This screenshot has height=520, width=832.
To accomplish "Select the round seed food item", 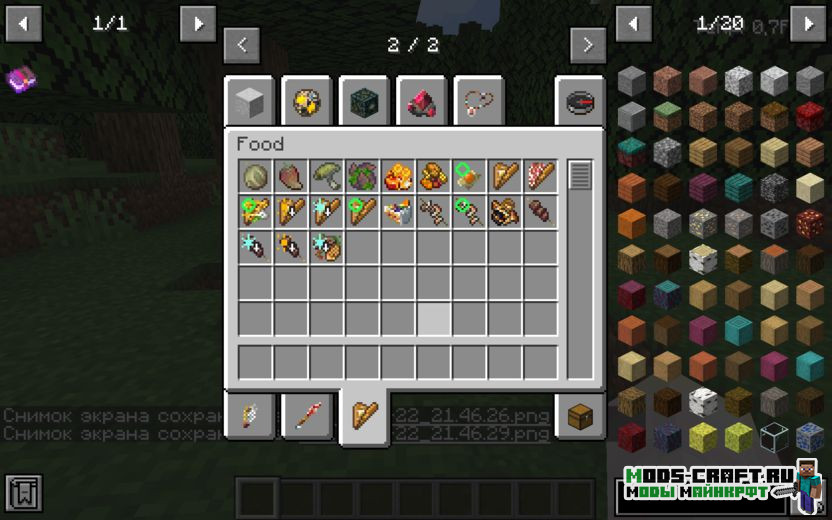I will point(255,176).
